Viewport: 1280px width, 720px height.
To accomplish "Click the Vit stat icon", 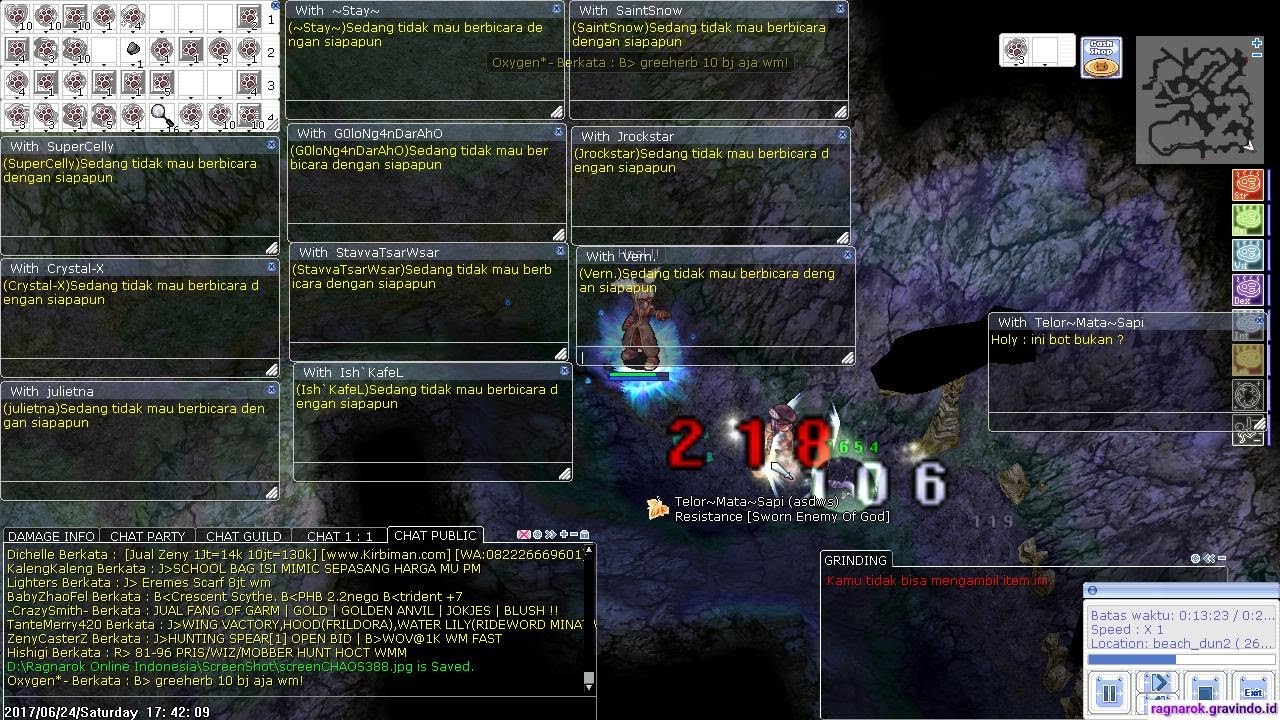I will point(1248,255).
